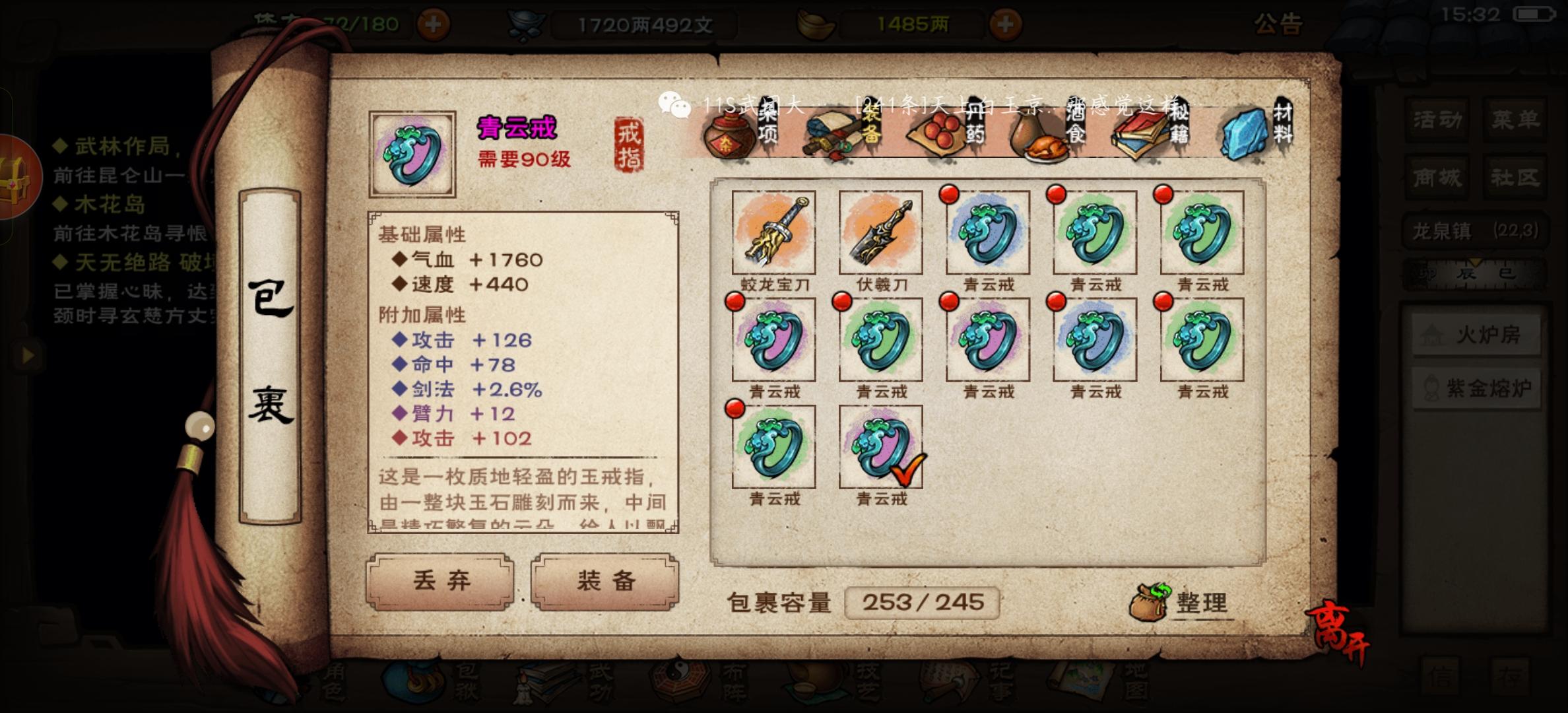Select the 蛟龙宝刀 weapon icon in the bag
This screenshot has width=1568, height=713.
(x=773, y=232)
